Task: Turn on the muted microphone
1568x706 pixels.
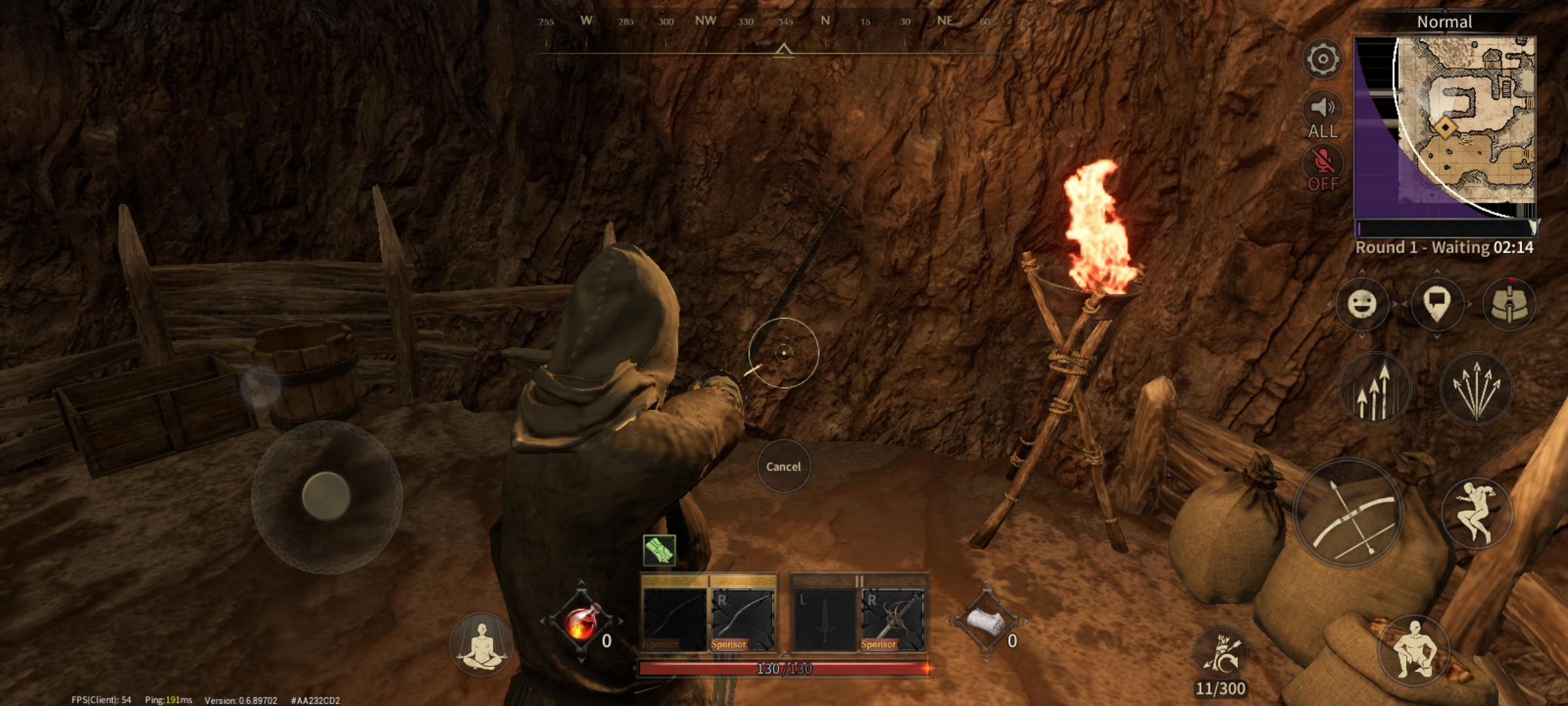Action: (x=1322, y=168)
